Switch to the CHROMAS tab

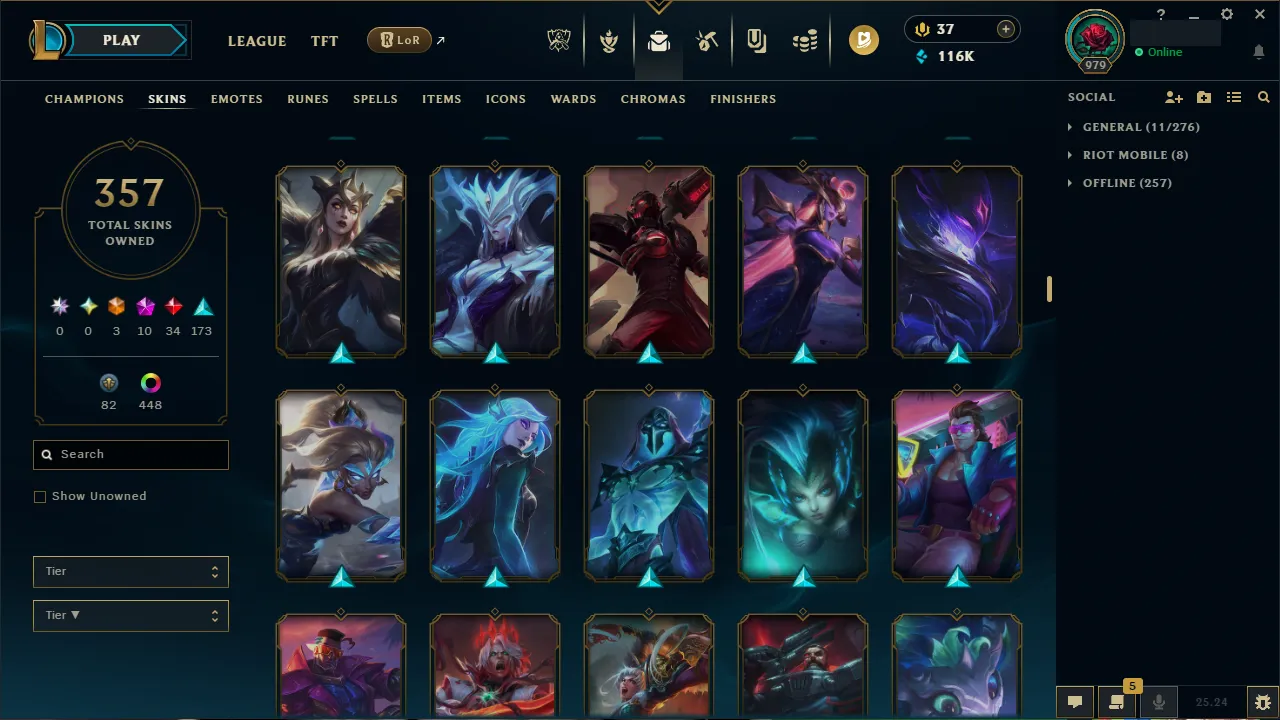click(653, 99)
